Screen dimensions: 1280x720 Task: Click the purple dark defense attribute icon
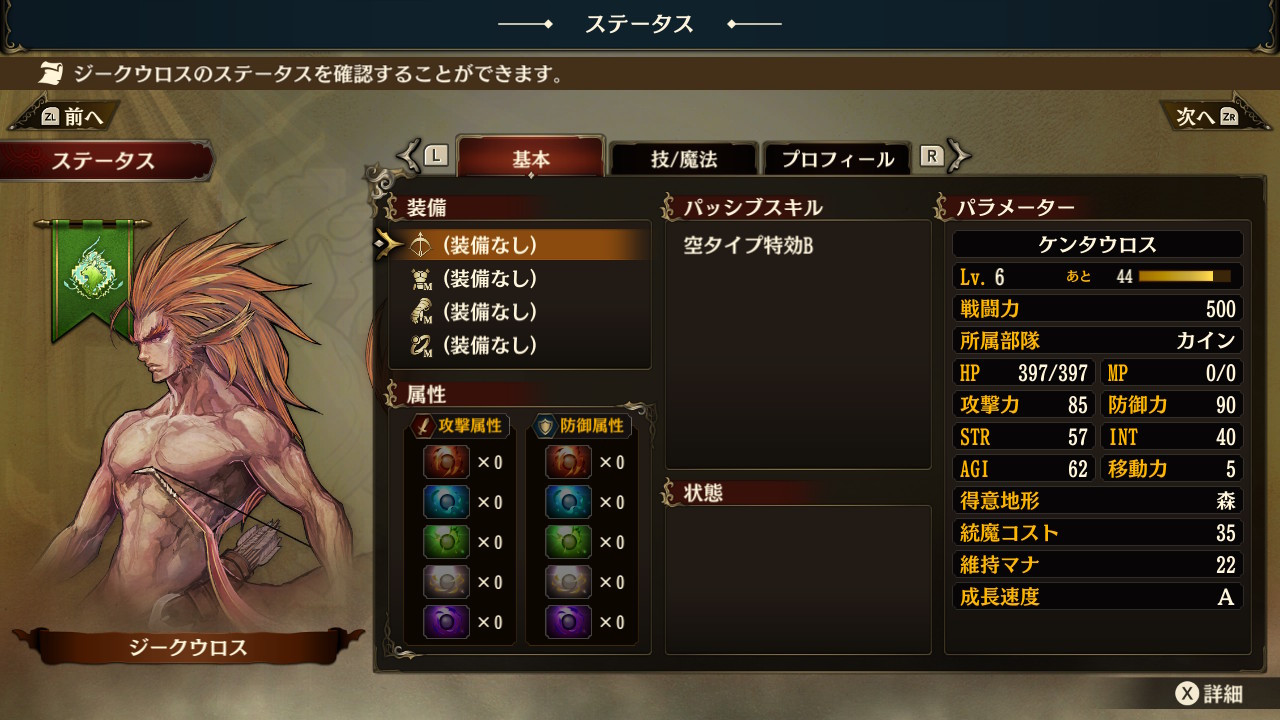pyautogui.click(x=568, y=622)
